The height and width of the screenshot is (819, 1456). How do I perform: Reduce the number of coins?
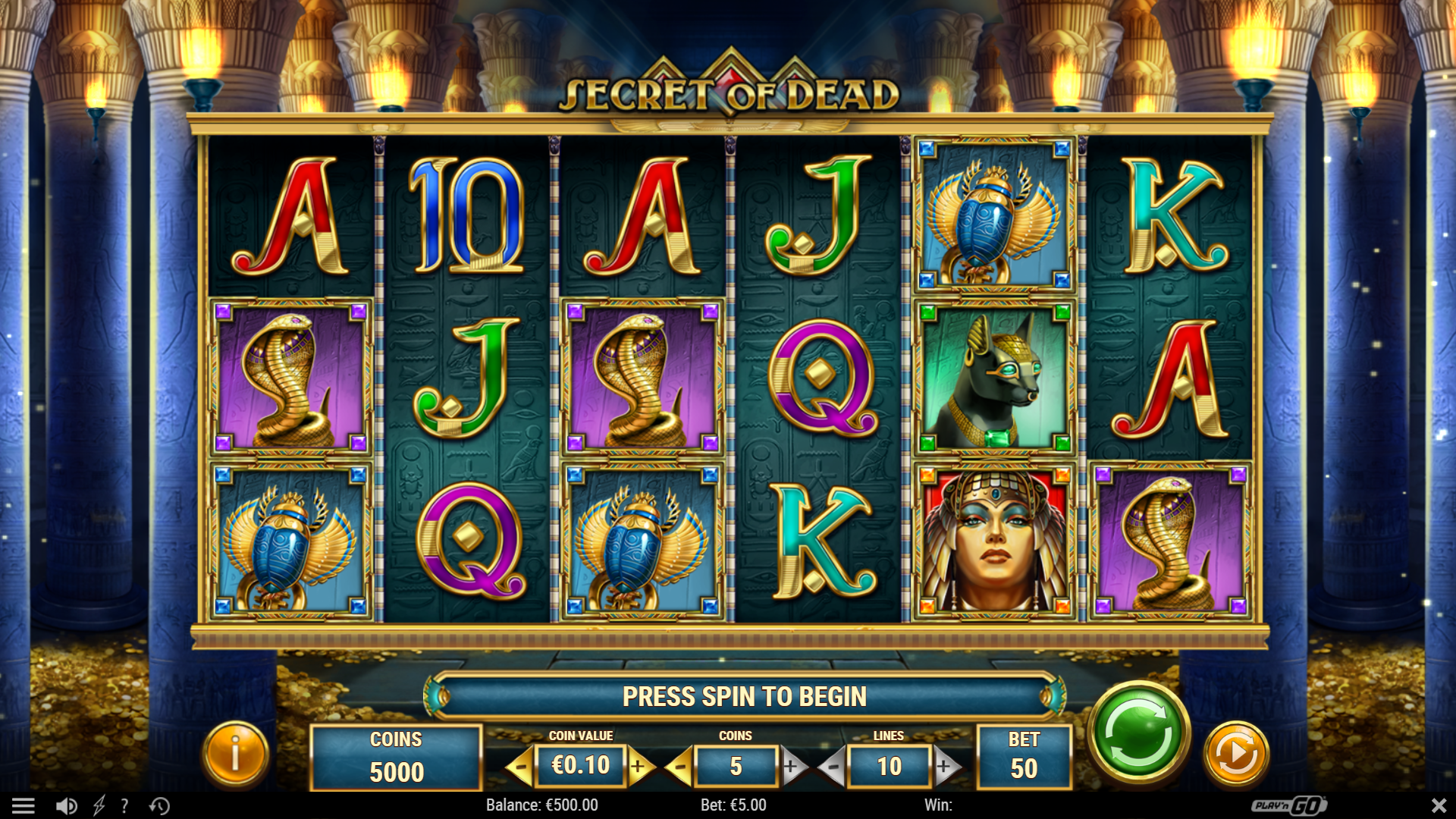tap(679, 767)
